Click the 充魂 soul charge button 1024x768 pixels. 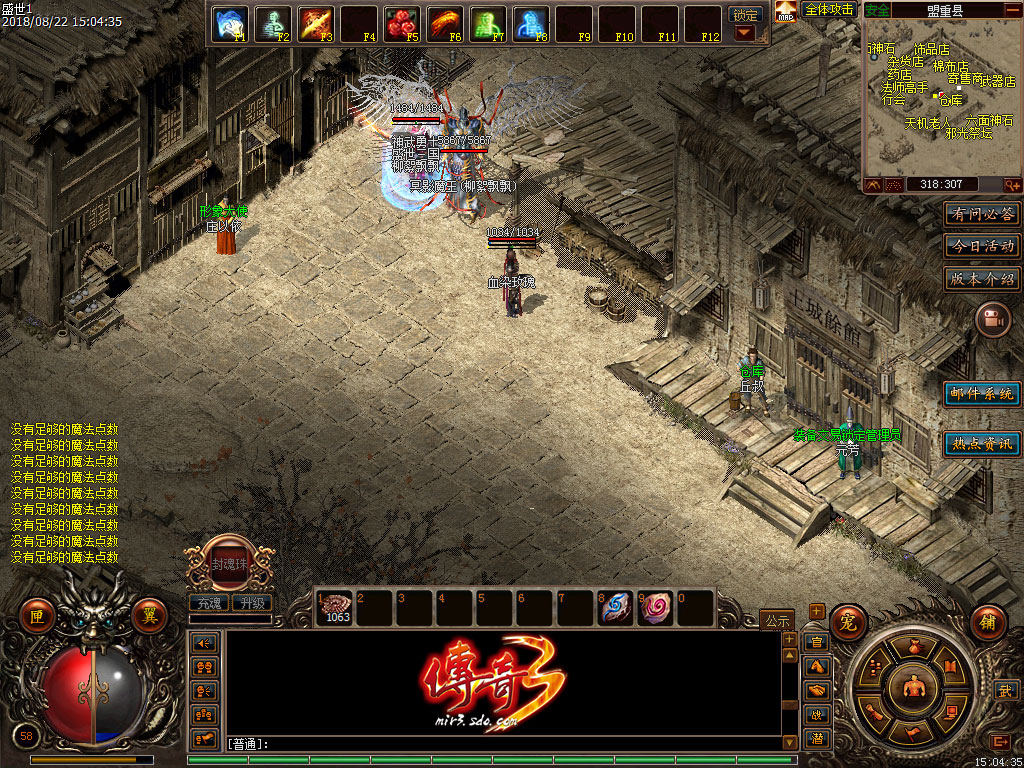click(x=208, y=603)
